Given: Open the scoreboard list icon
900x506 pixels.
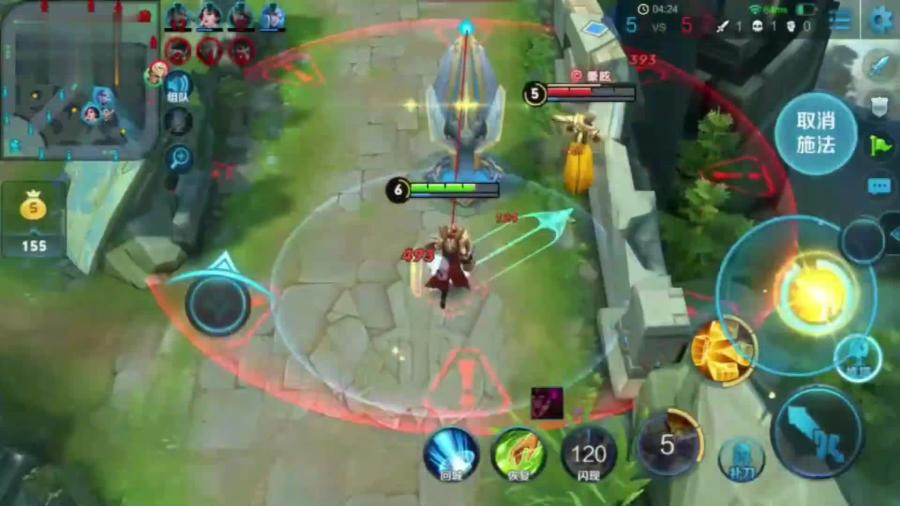Looking at the screenshot, I should [840, 21].
